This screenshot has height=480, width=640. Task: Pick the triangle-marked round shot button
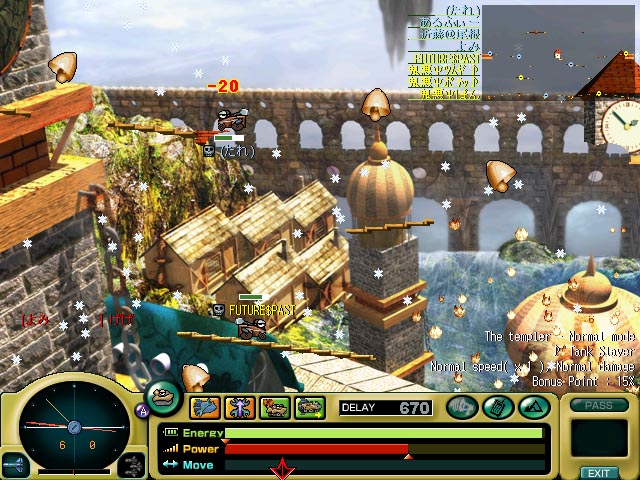(532, 407)
